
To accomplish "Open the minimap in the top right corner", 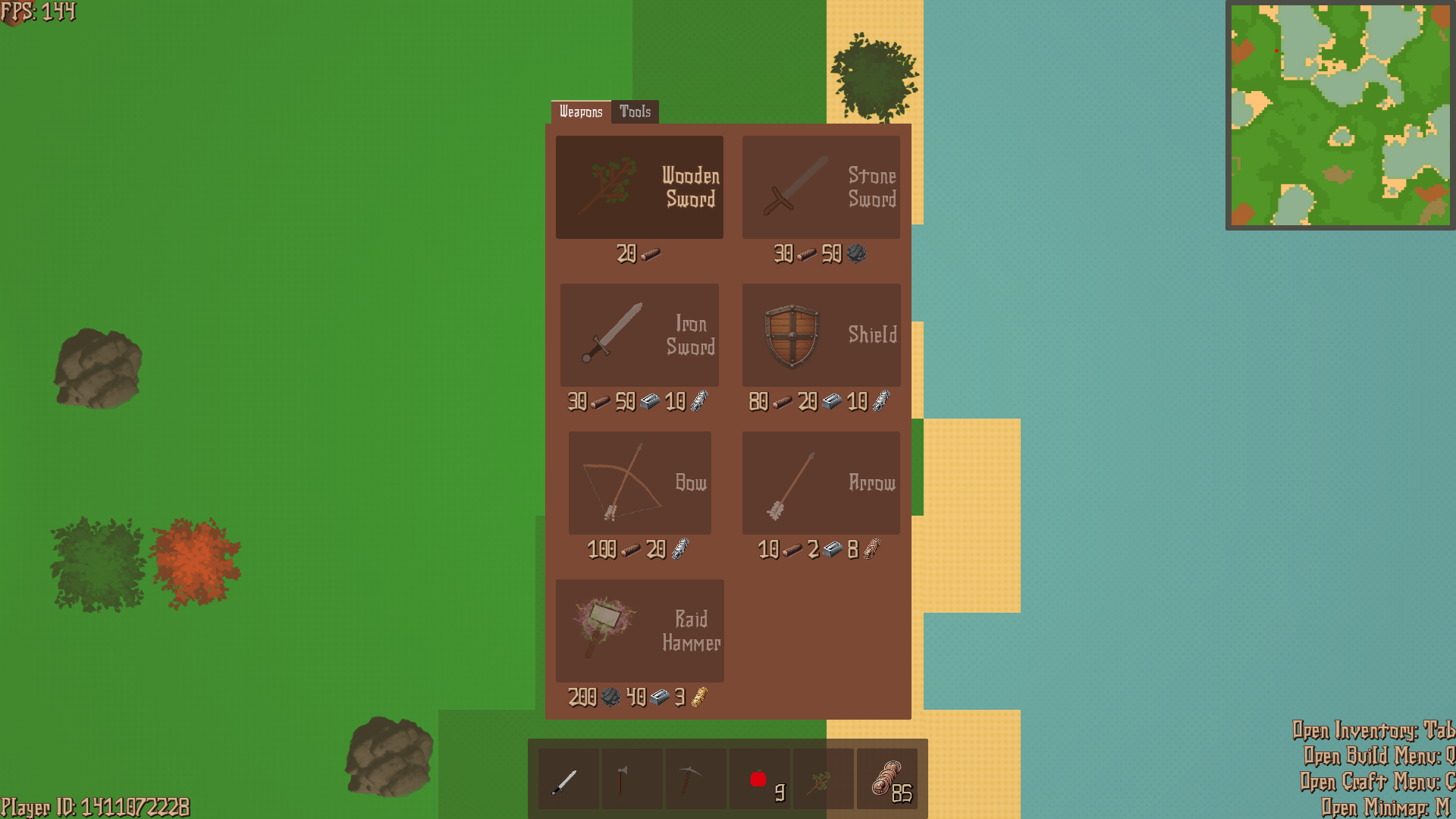I will (1338, 118).
